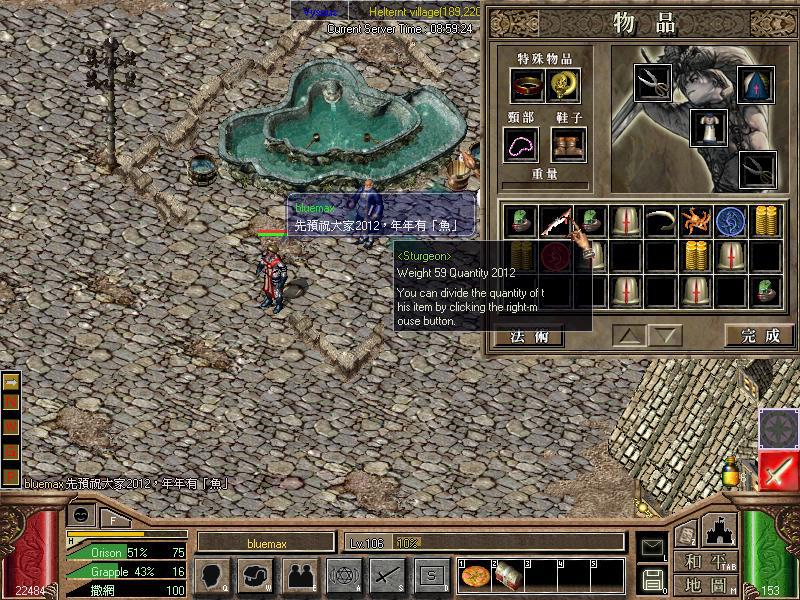Open the 地圖 map button
Image resolution: width=800 pixels, height=600 pixels.
(704, 584)
